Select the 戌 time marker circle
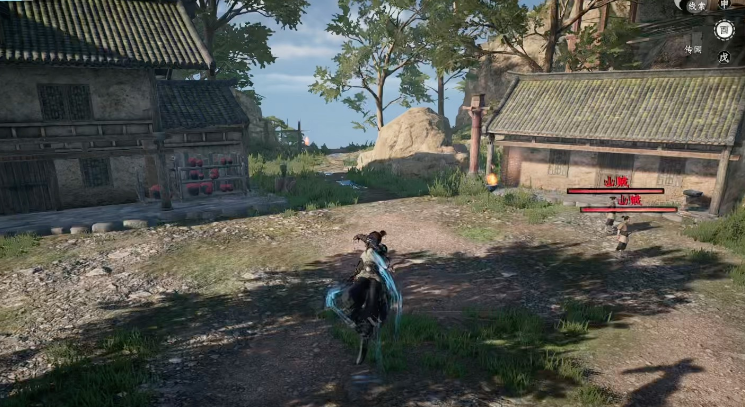 tap(724, 57)
